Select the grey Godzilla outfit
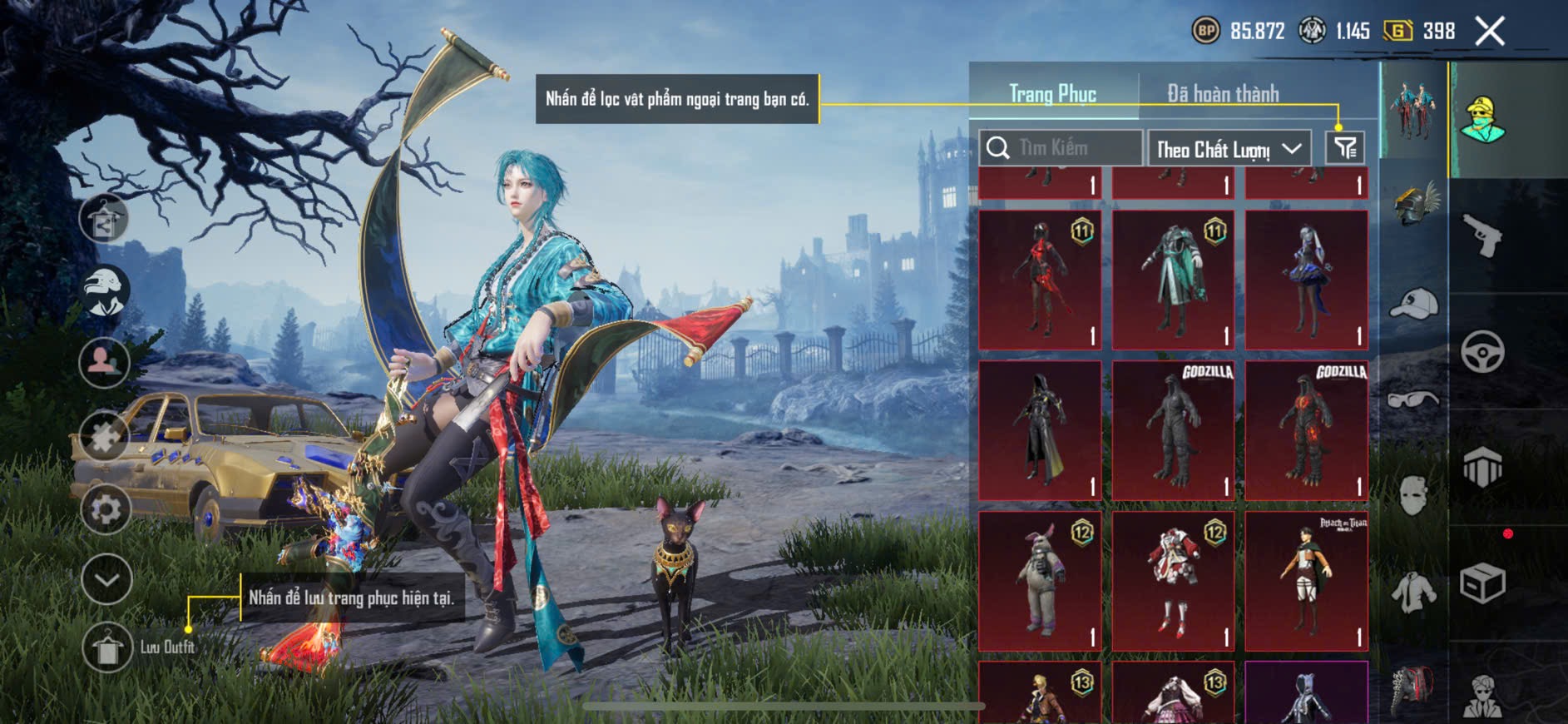1568x724 pixels. click(1173, 430)
